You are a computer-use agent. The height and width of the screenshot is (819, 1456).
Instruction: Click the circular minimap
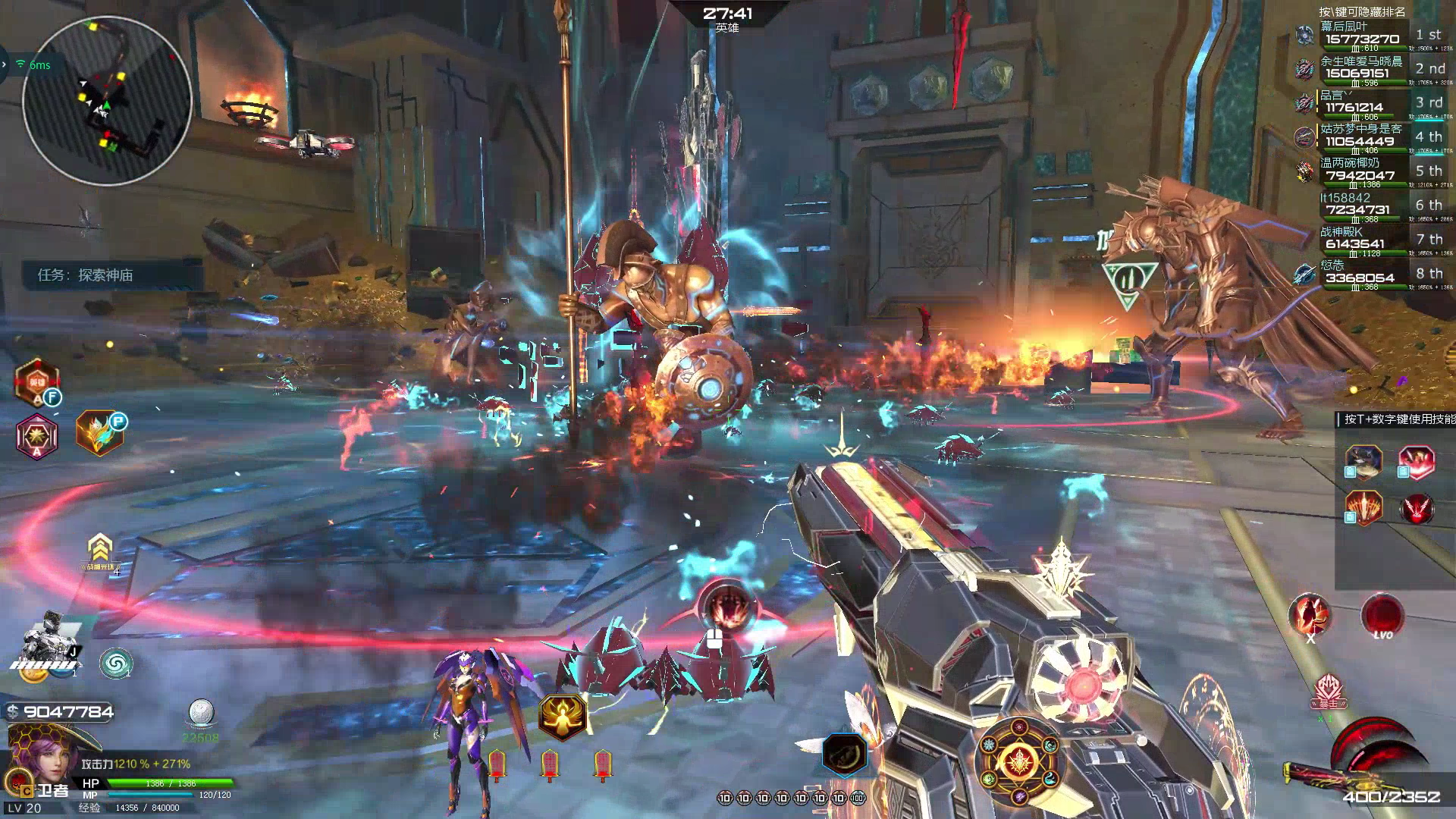106,100
